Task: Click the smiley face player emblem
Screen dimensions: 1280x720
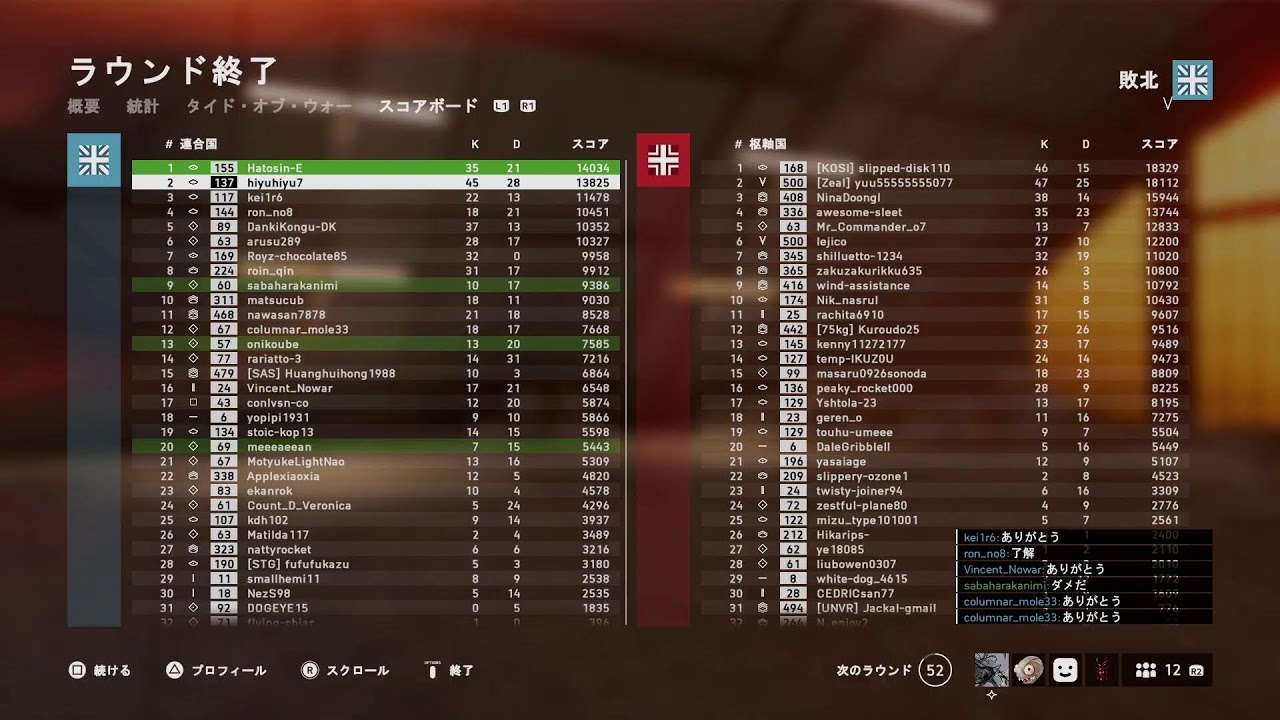Action: [x=1064, y=670]
